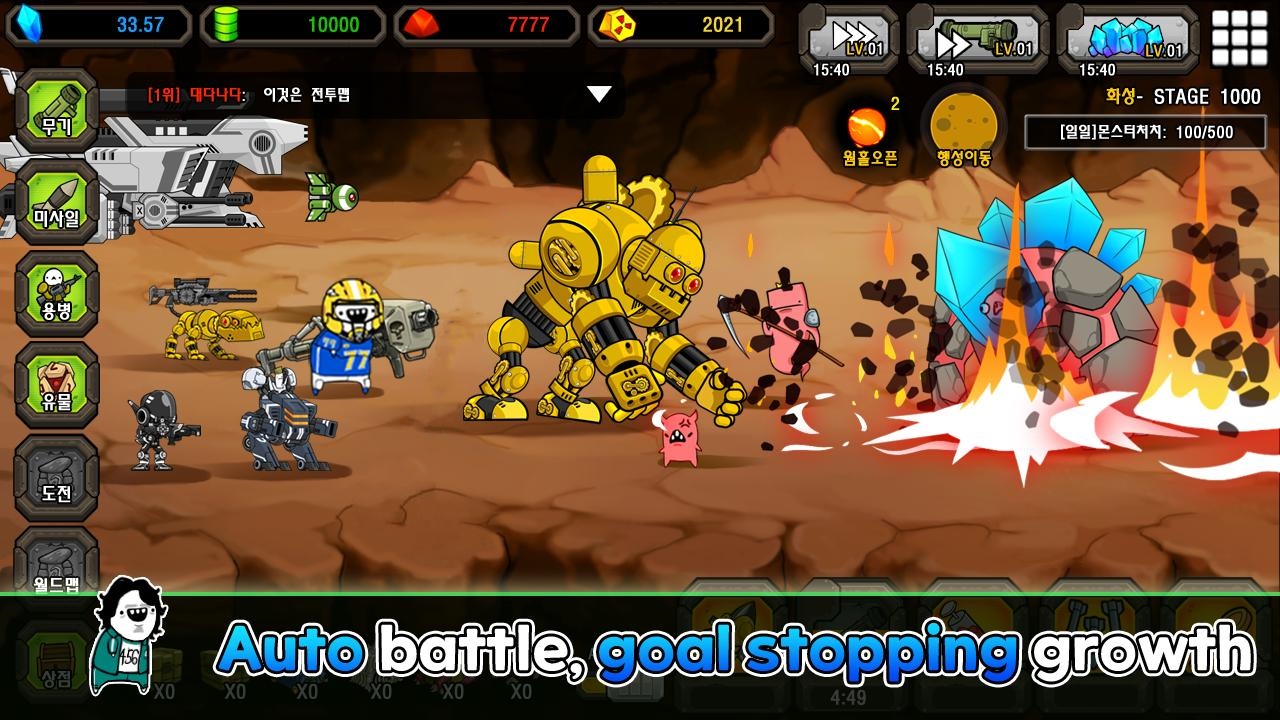Open the daily monster kill quest tracker

click(1146, 132)
